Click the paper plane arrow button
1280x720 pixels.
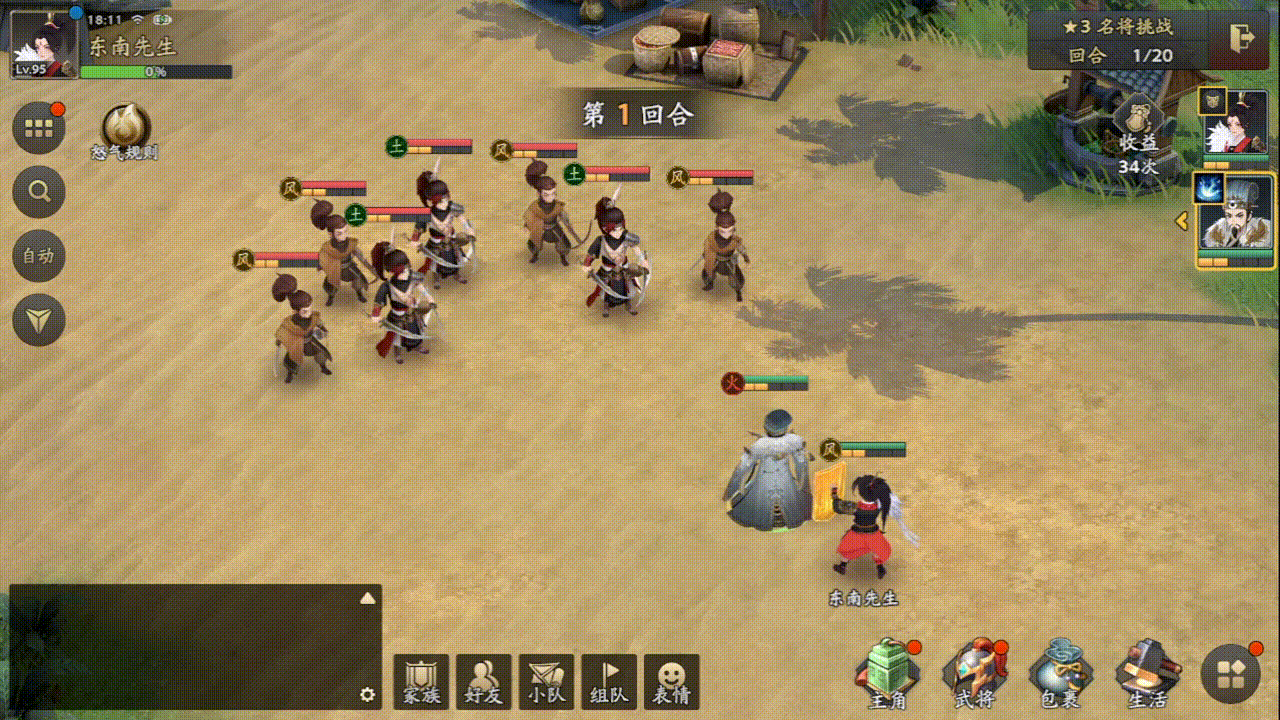(39, 320)
